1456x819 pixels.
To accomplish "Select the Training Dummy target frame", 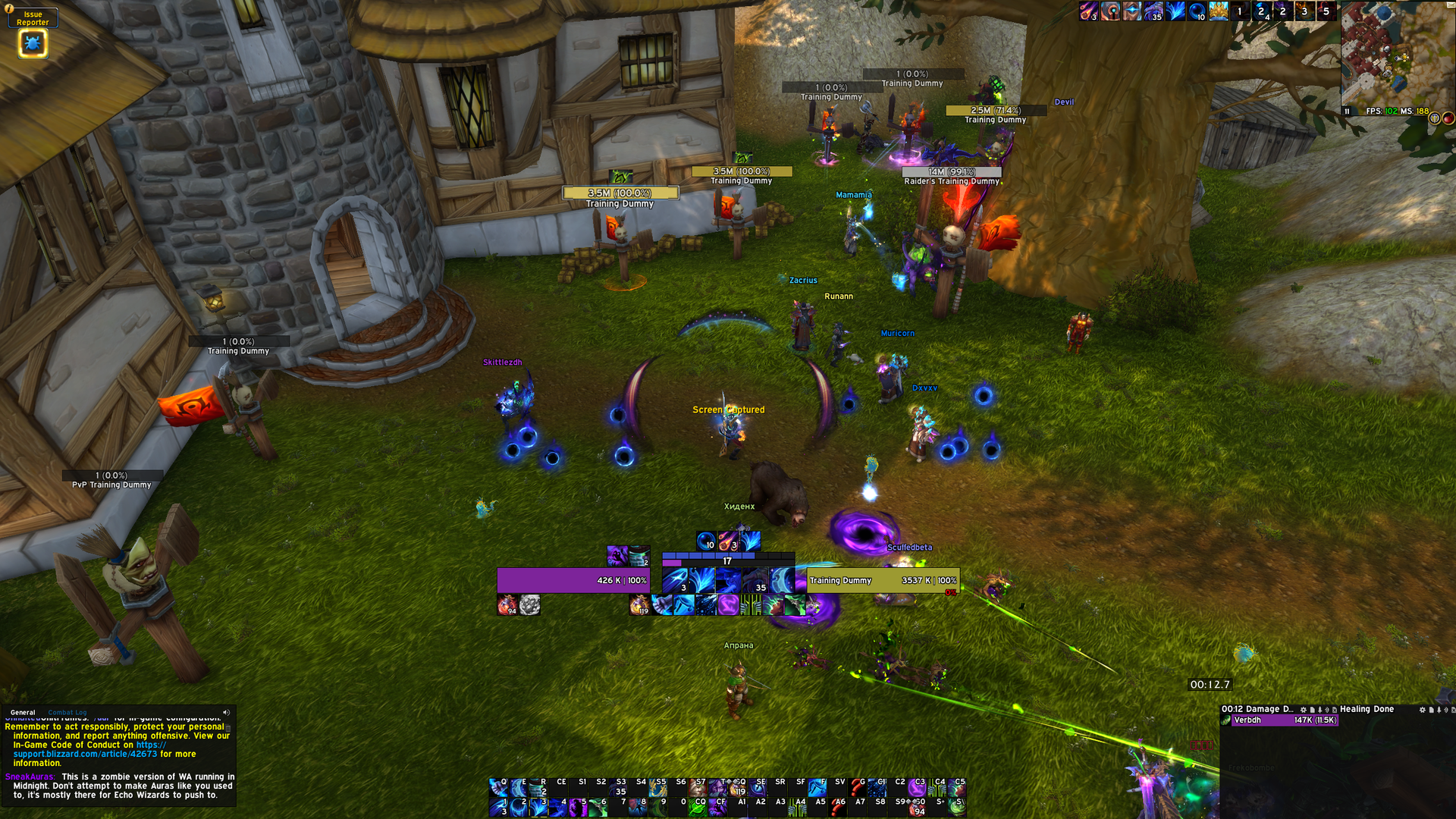I will pos(883,581).
